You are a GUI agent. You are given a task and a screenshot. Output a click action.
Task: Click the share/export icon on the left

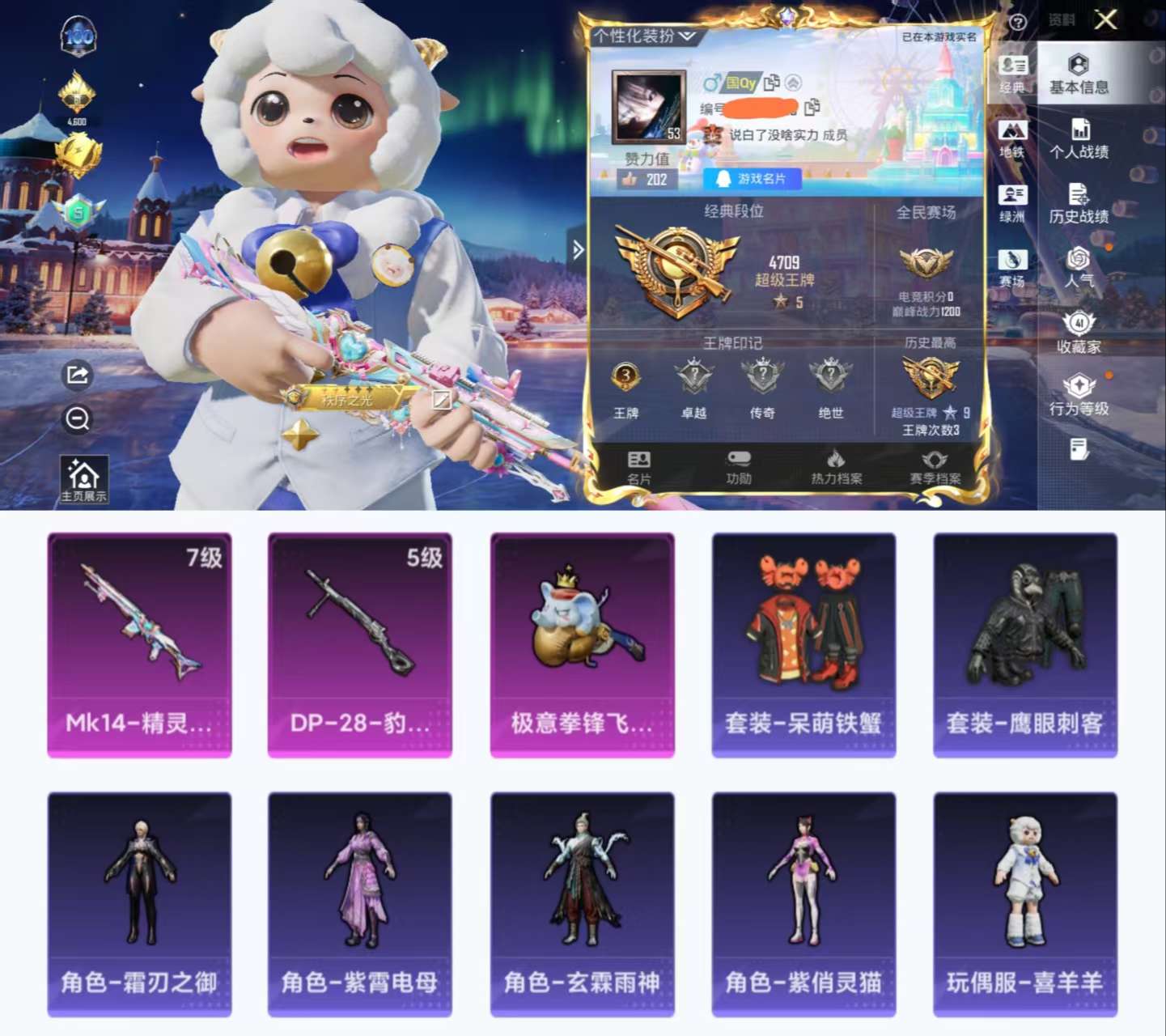78,375
